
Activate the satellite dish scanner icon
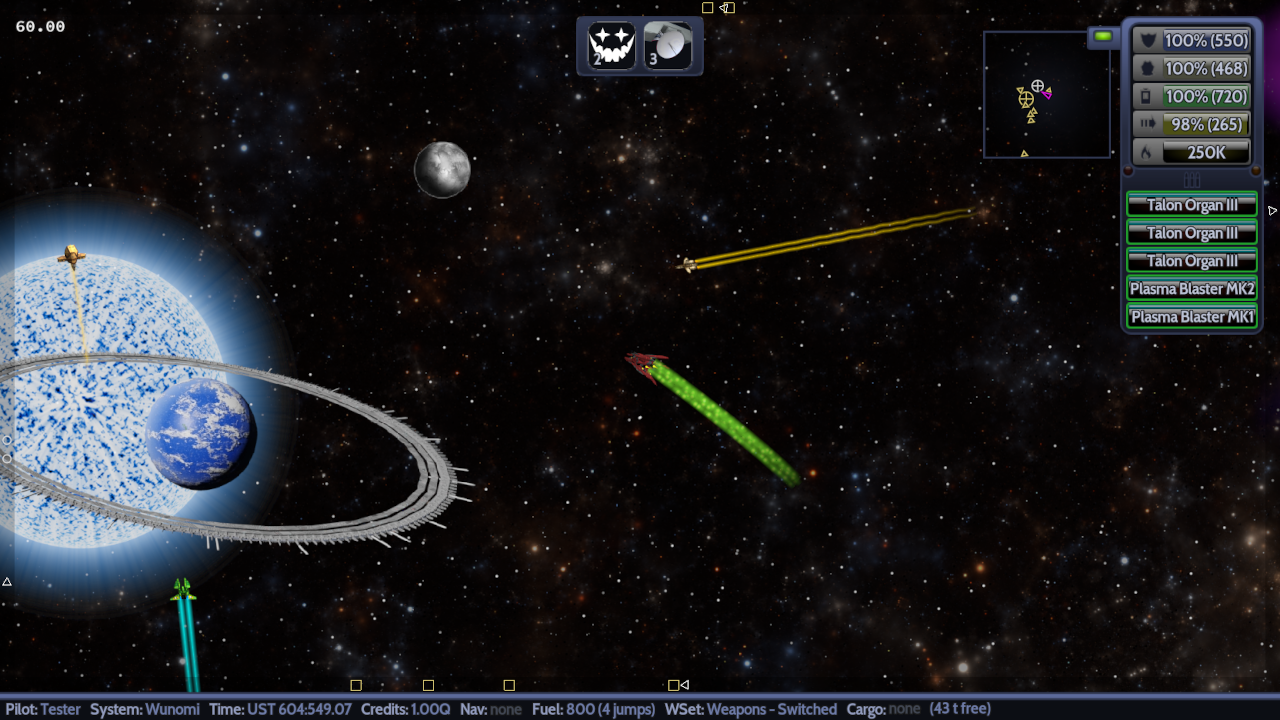click(x=668, y=45)
